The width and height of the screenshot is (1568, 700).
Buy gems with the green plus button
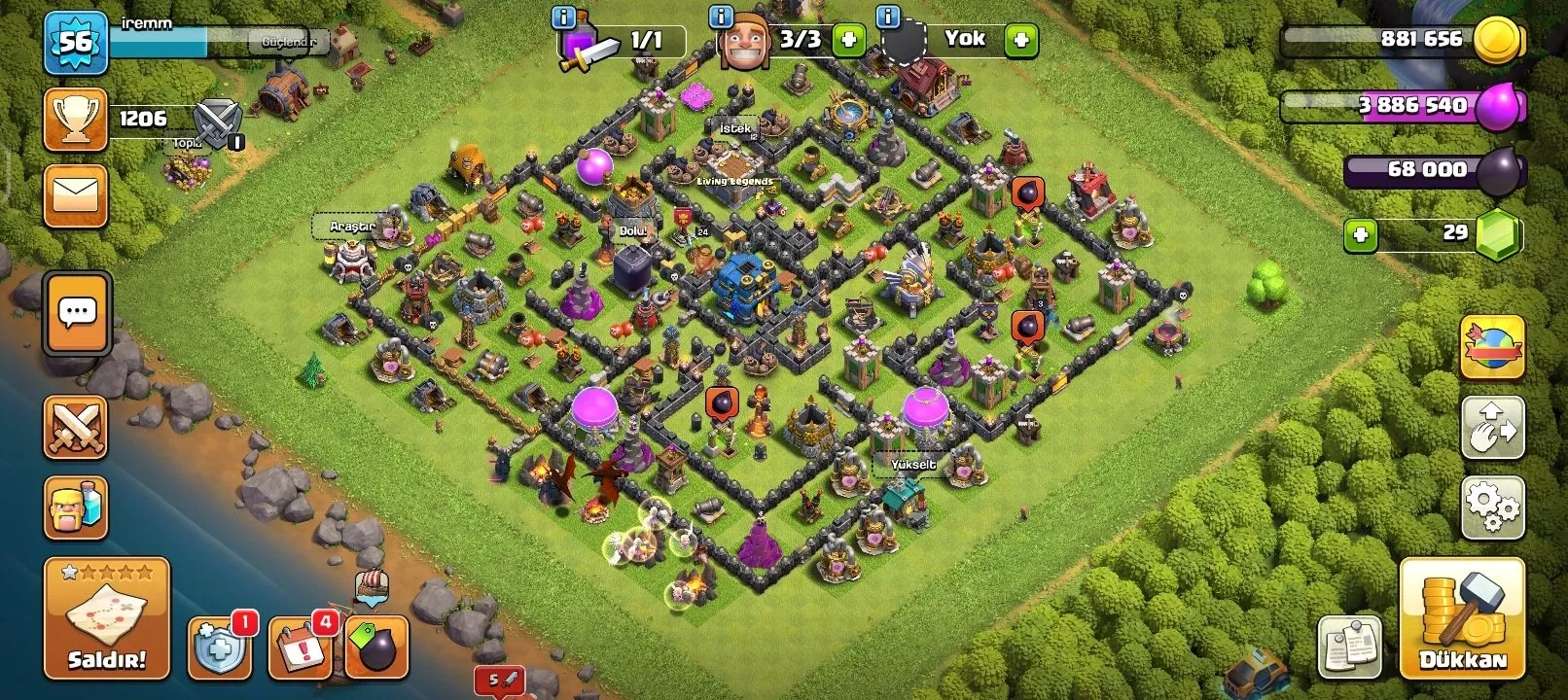click(x=1361, y=234)
